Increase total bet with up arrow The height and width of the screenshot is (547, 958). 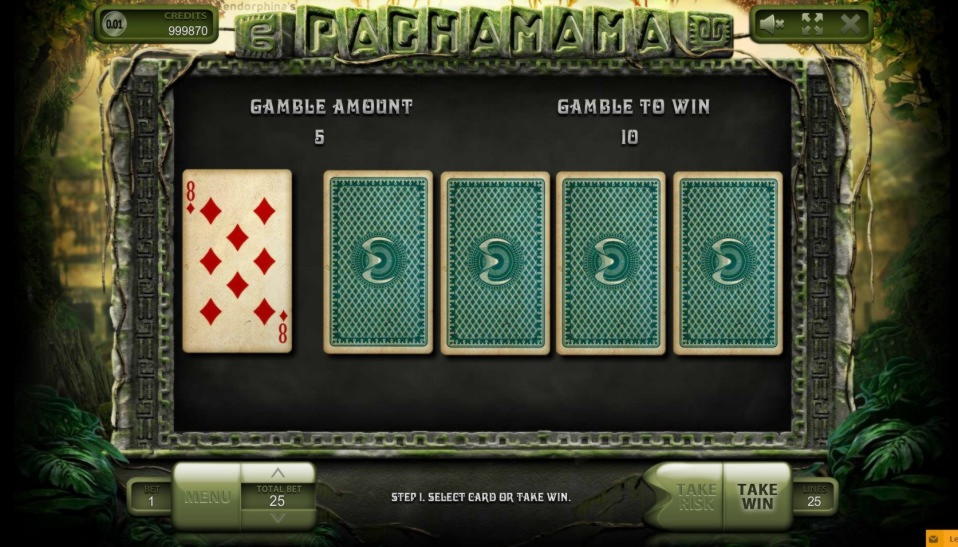[x=278, y=472]
